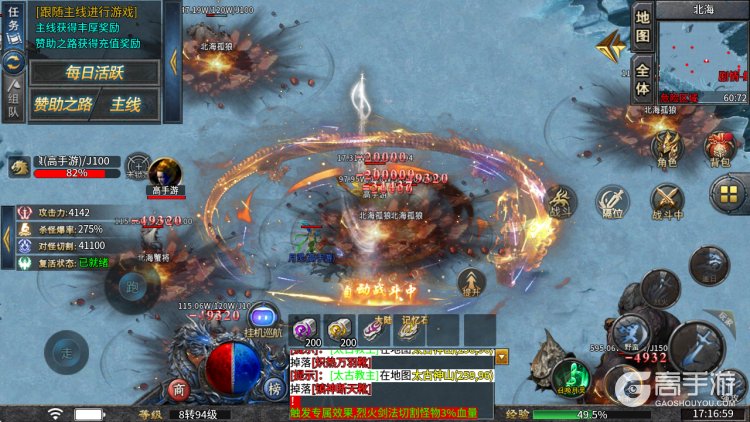750x422 pixels.
Task: Open the 背包 backpack
Action: (x=720, y=148)
